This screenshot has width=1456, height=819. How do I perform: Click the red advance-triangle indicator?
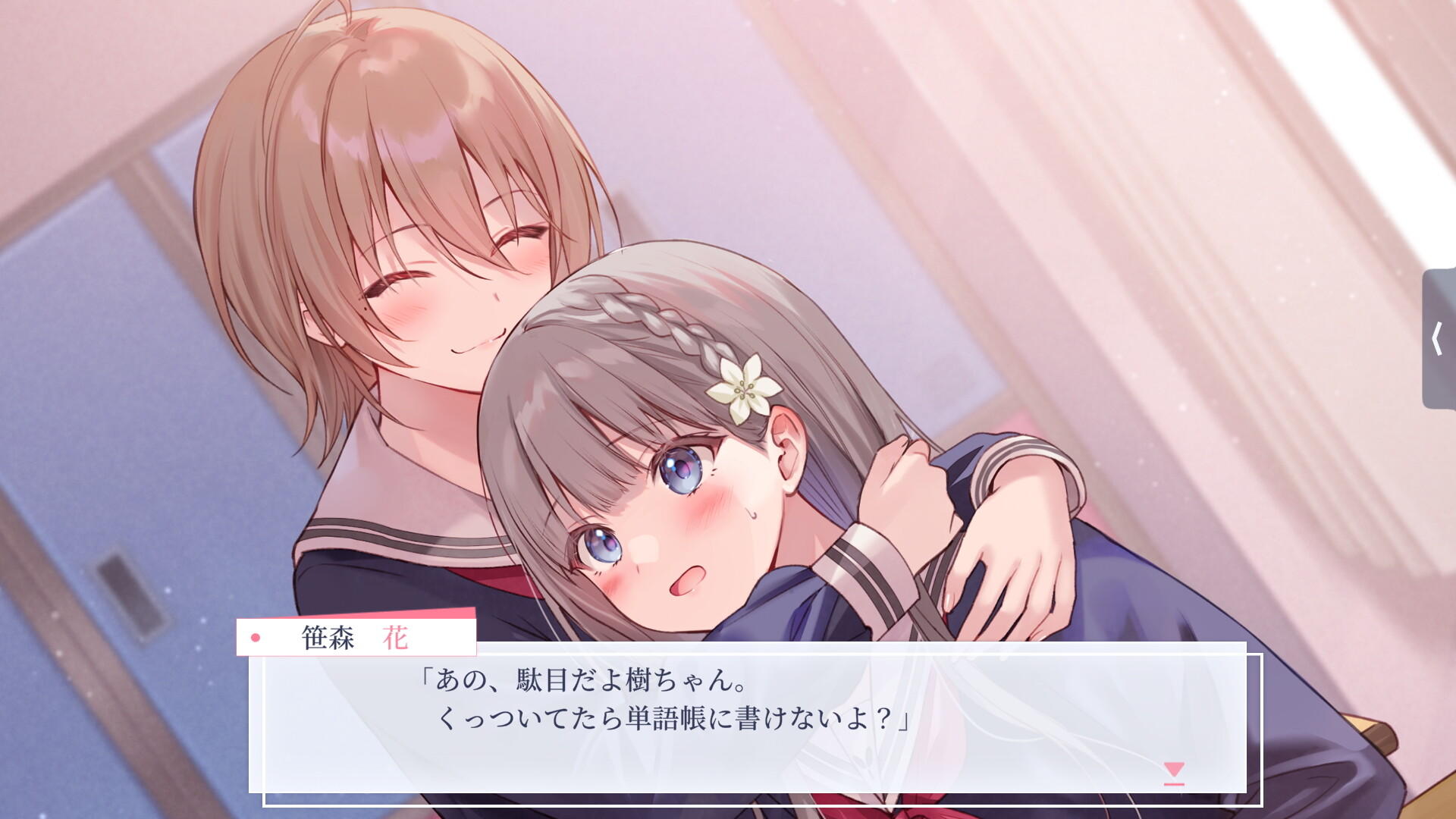[1173, 770]
